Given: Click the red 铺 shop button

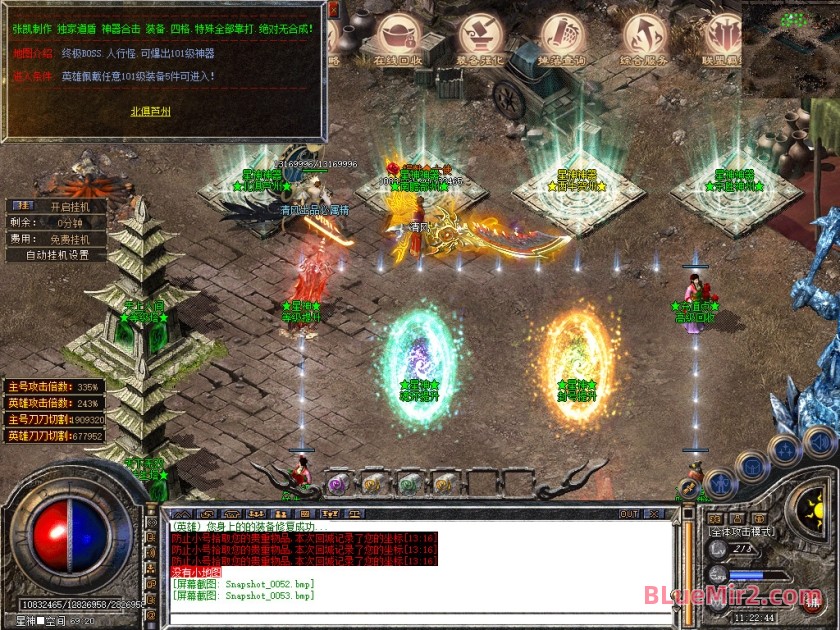Looking at the screenshot, I should click(x=811, y=602).
